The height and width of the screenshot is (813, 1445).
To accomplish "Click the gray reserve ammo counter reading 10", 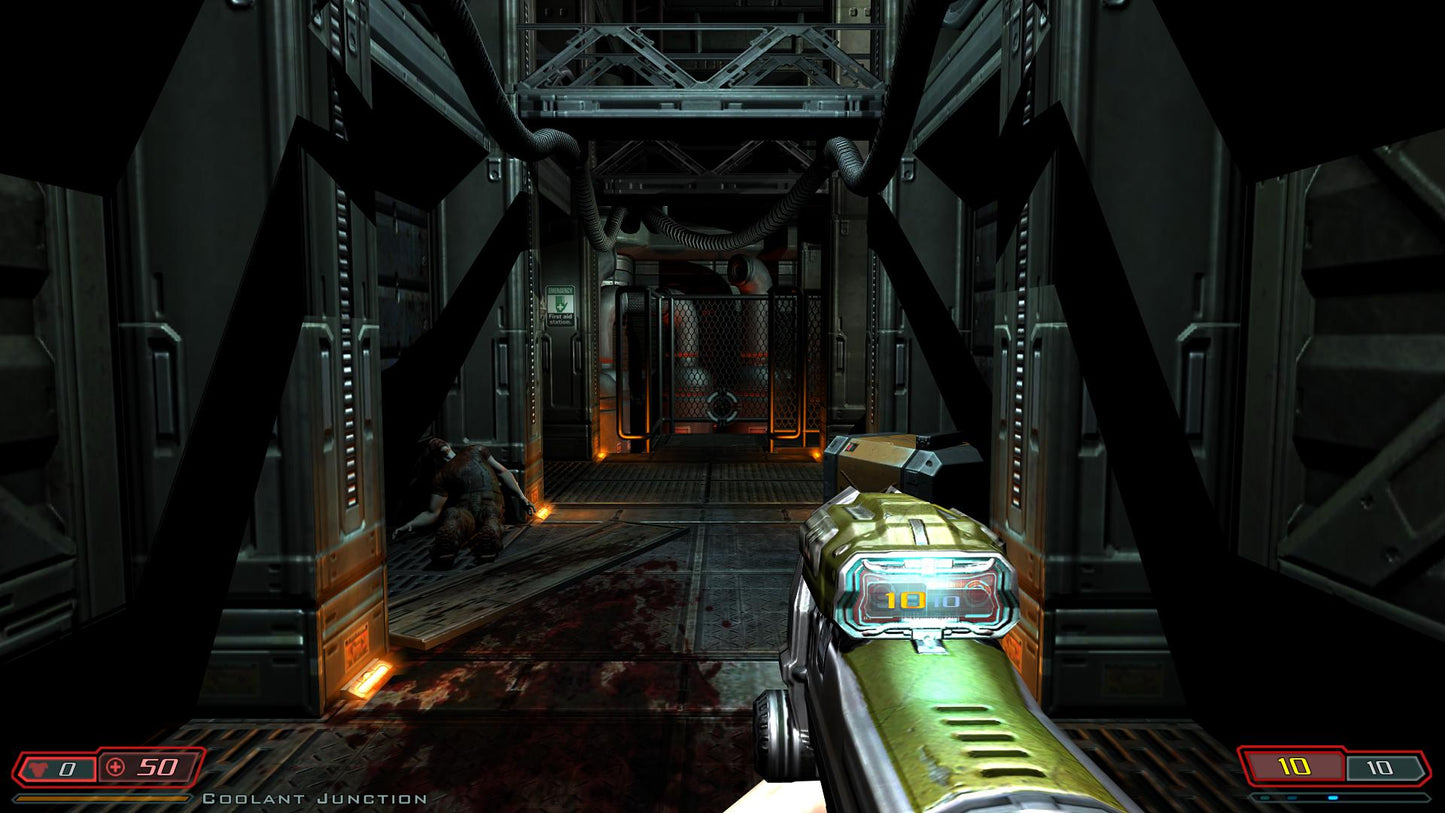I will point(1380,766).
